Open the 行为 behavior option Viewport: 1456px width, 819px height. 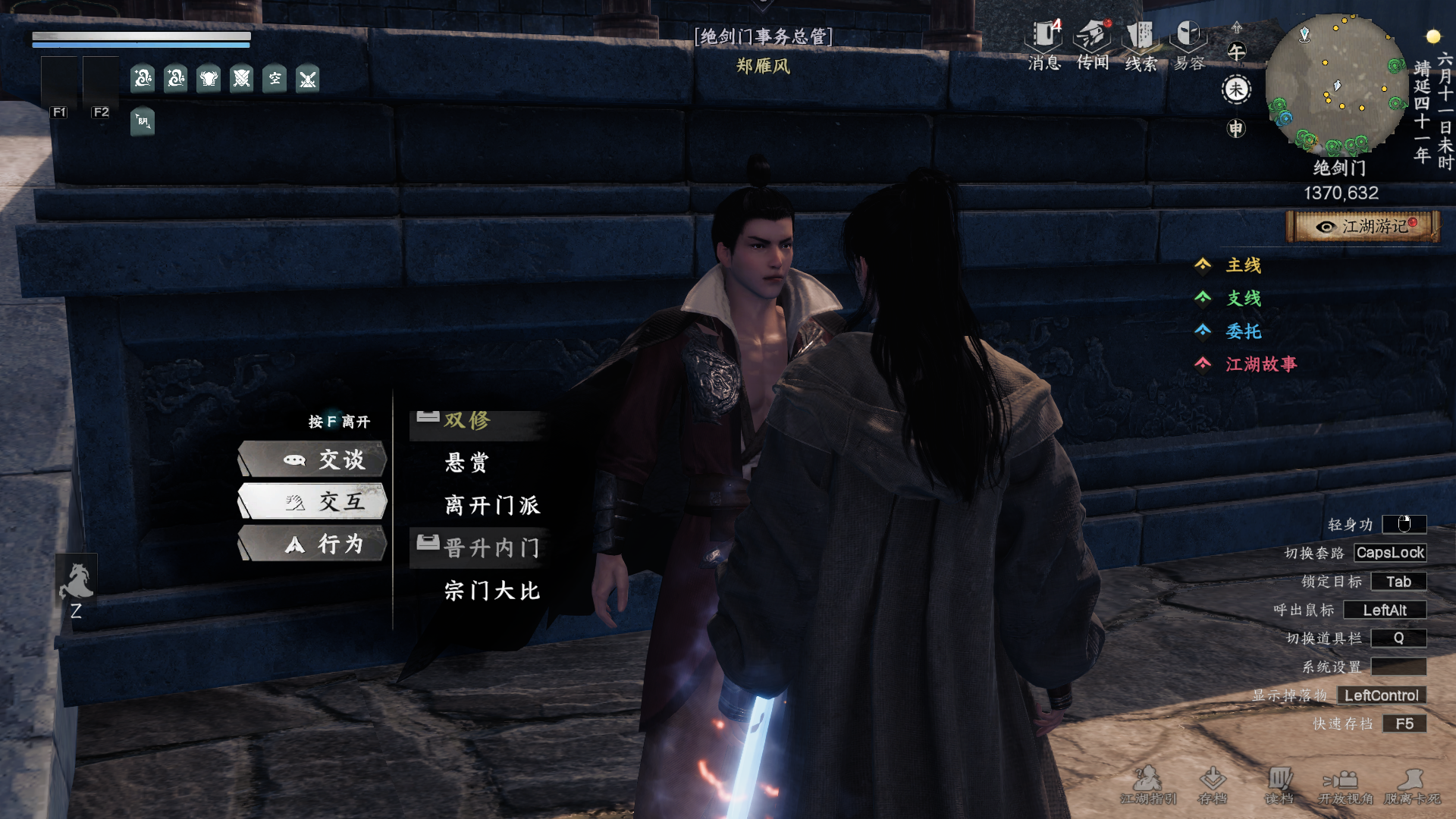point(313,544)
